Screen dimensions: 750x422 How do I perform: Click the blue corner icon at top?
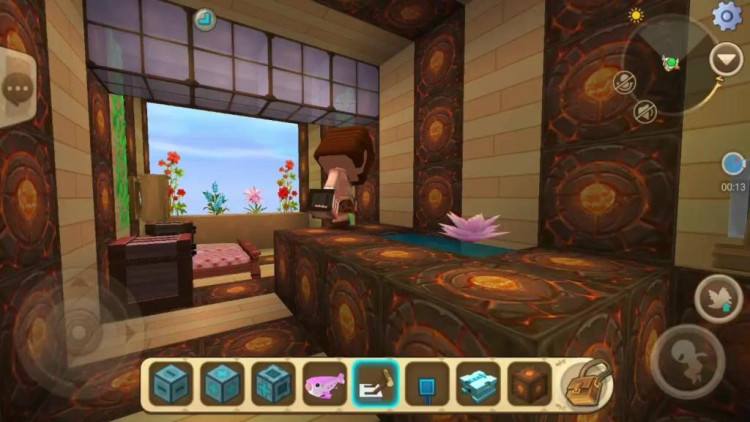tap(206, 18)
